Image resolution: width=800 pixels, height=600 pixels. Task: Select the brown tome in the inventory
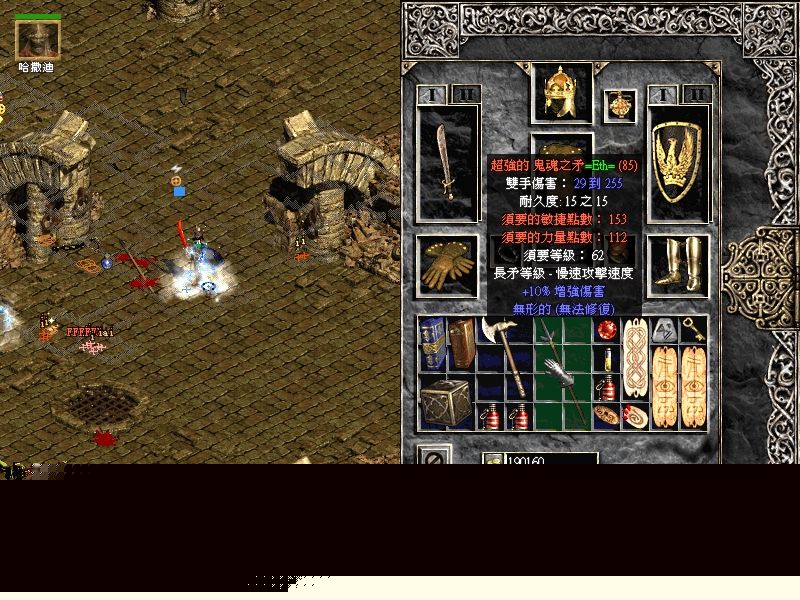tap(461, 344)
